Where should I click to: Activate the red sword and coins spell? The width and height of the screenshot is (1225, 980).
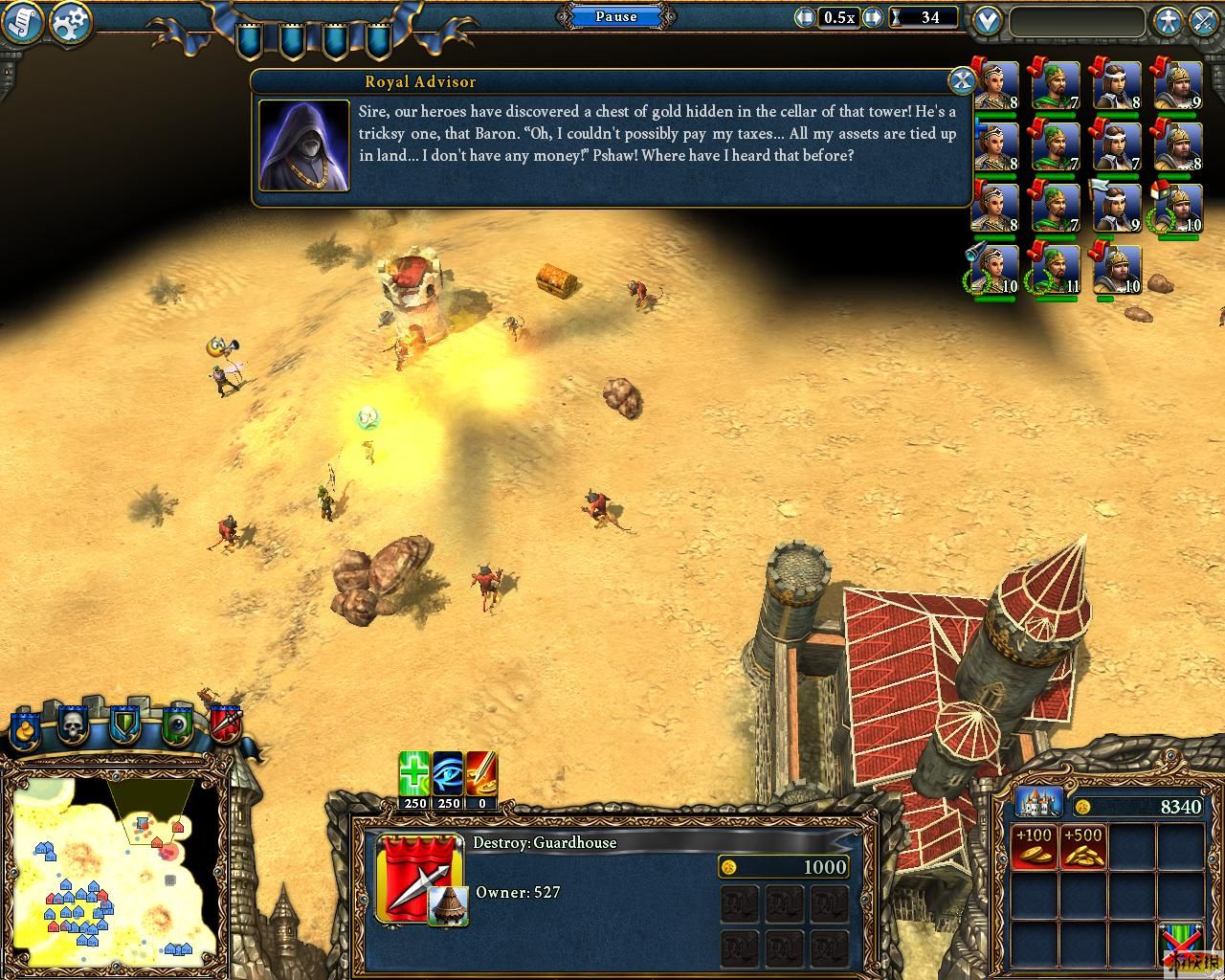click(481, 775)
